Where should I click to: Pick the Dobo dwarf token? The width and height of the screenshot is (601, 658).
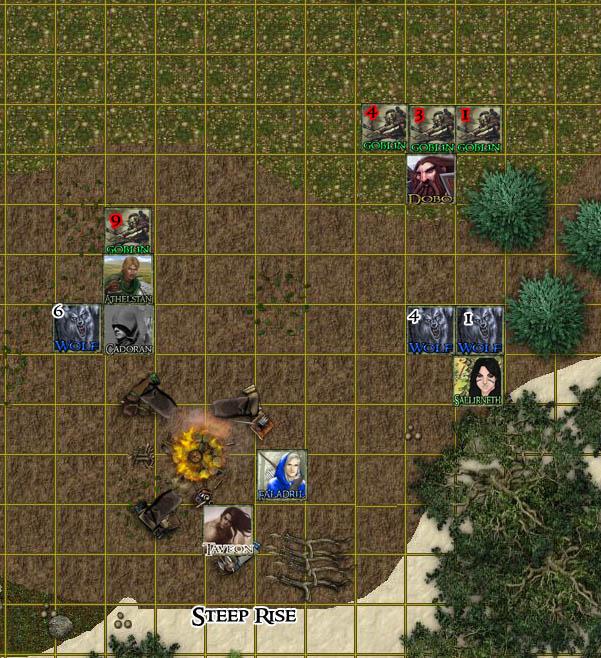click(x=431, y=180)
